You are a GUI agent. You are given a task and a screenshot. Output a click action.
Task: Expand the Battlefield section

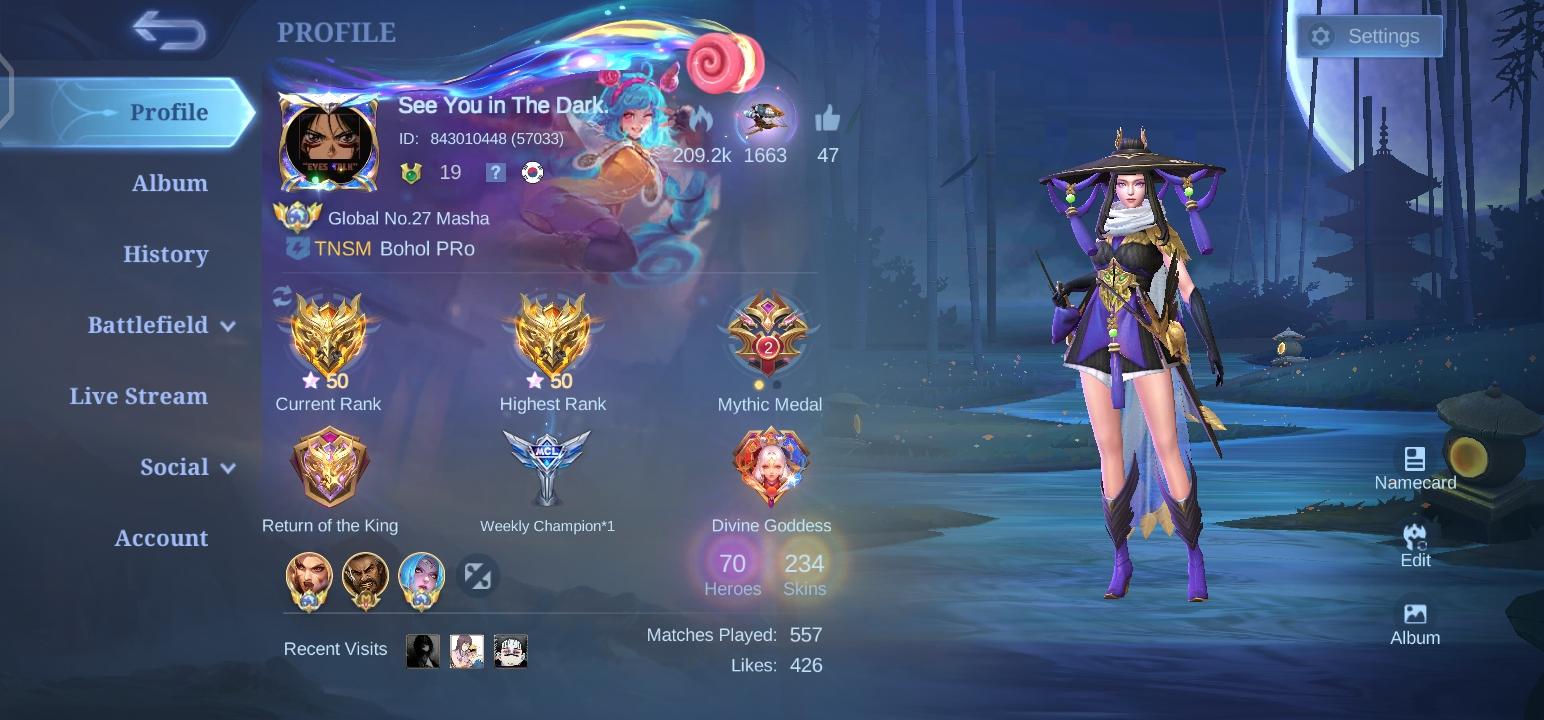[x=150, y=325]
